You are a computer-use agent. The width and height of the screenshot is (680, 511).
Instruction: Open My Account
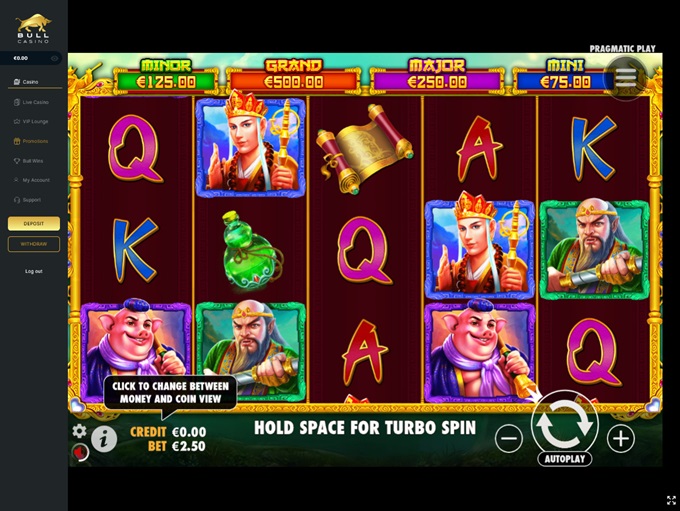pos(34,180)
